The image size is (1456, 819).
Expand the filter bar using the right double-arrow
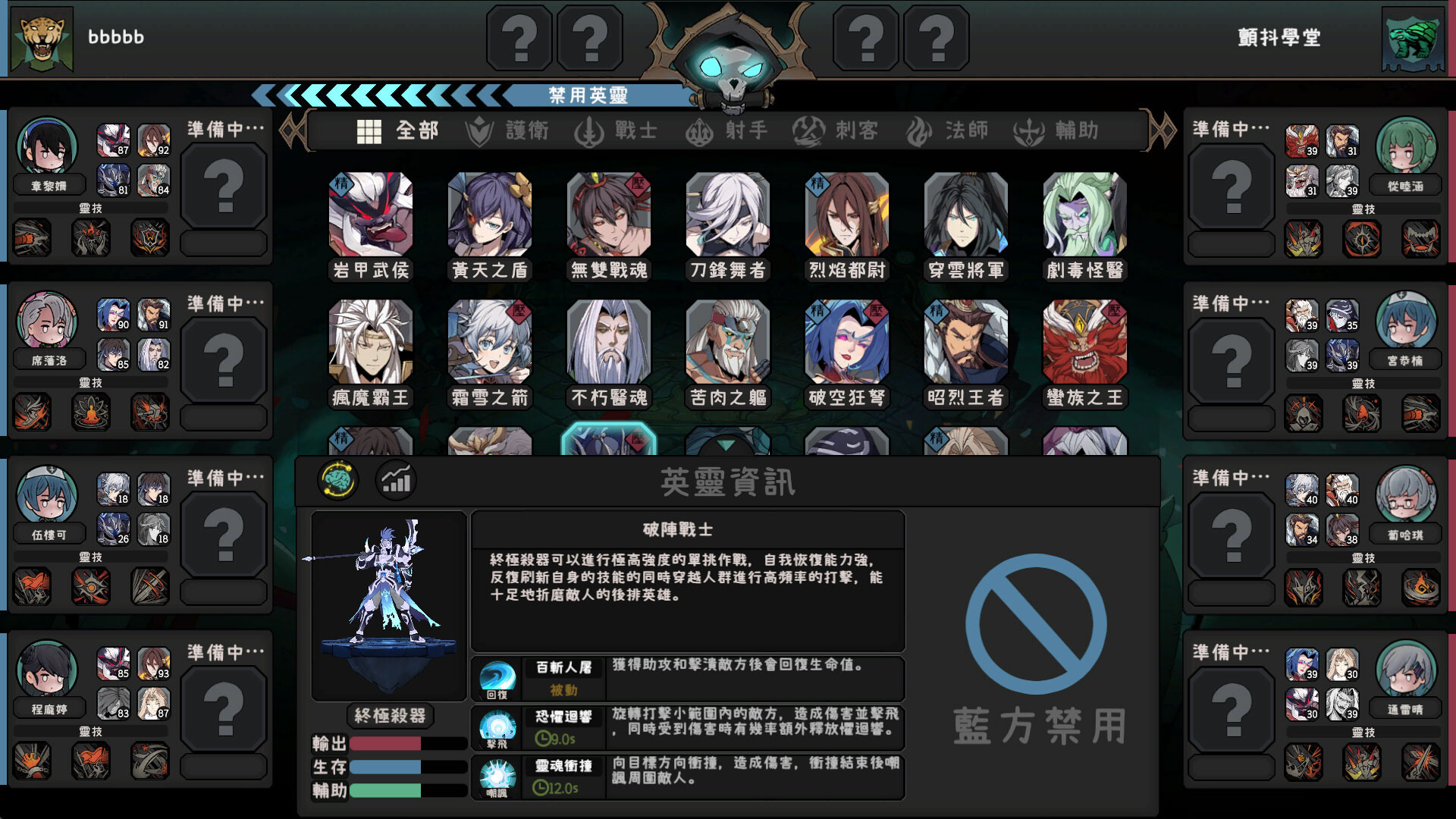click(1162, 129)
